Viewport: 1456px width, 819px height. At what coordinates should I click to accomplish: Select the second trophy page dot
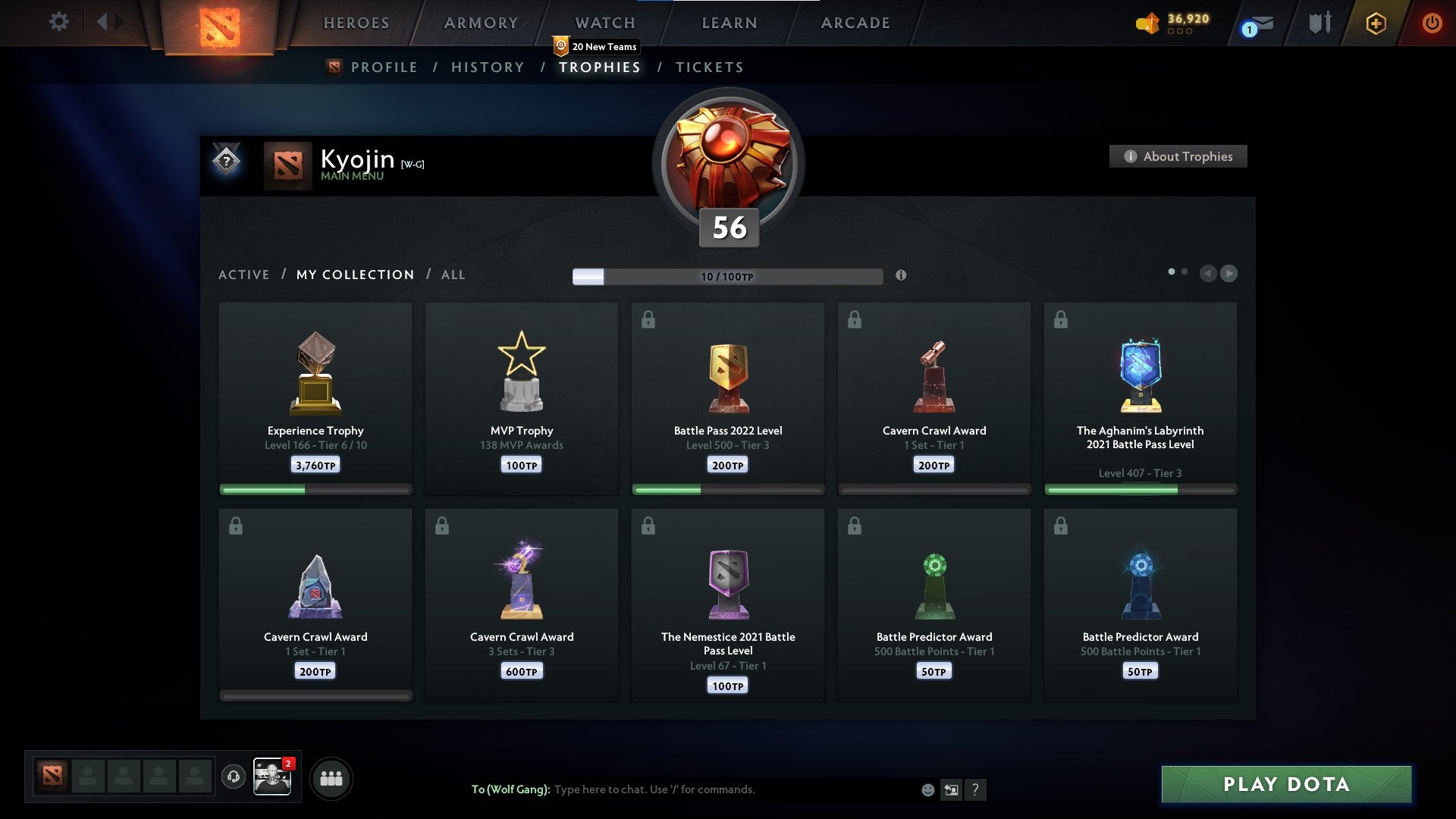pos(1185,270)
